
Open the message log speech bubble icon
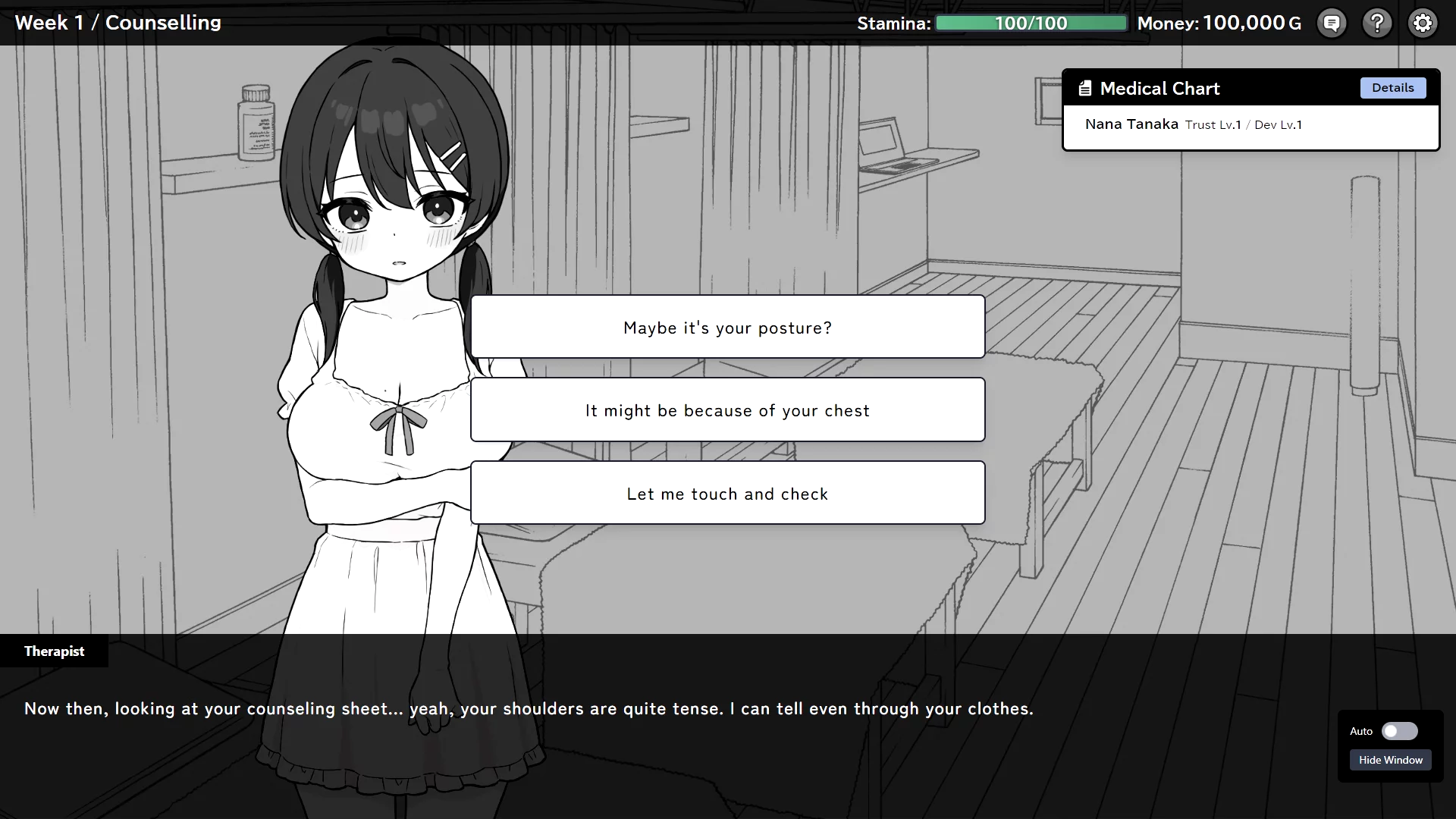pos(1332,24)
